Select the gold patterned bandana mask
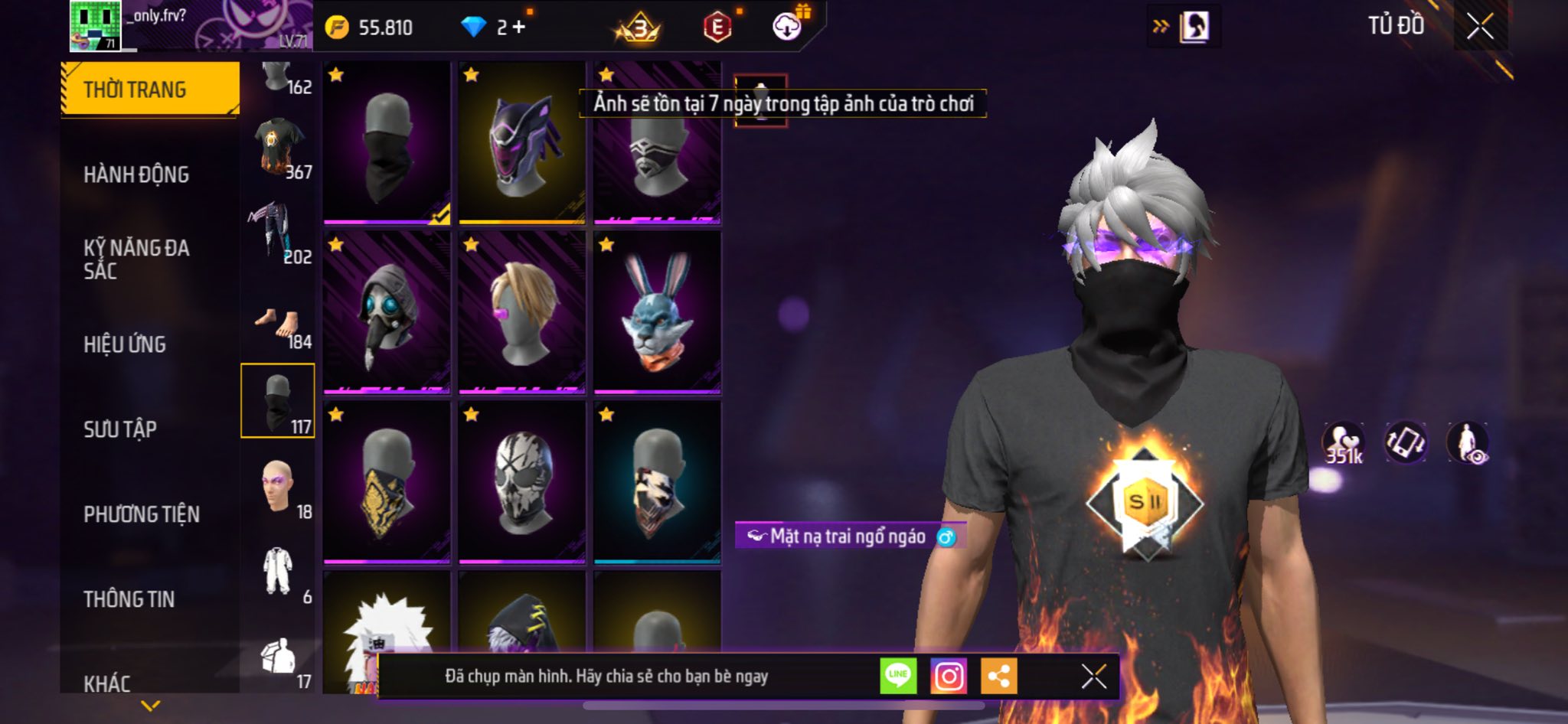The height and width of the screenshot is (724, 1568). 387,482
